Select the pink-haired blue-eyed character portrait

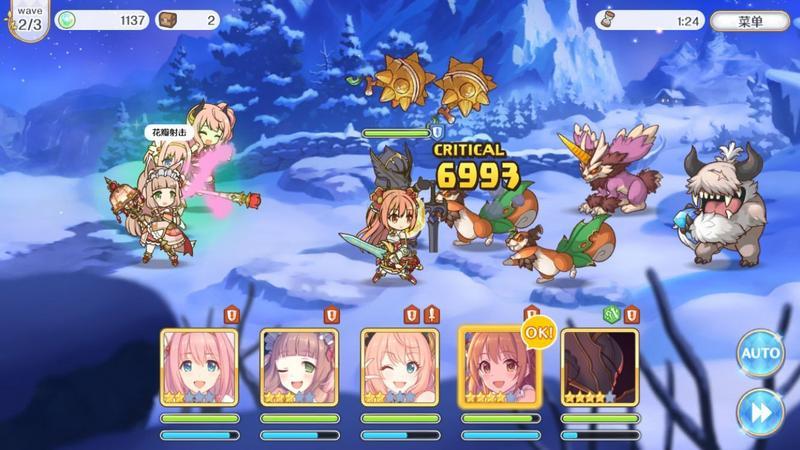click(199, 364)
